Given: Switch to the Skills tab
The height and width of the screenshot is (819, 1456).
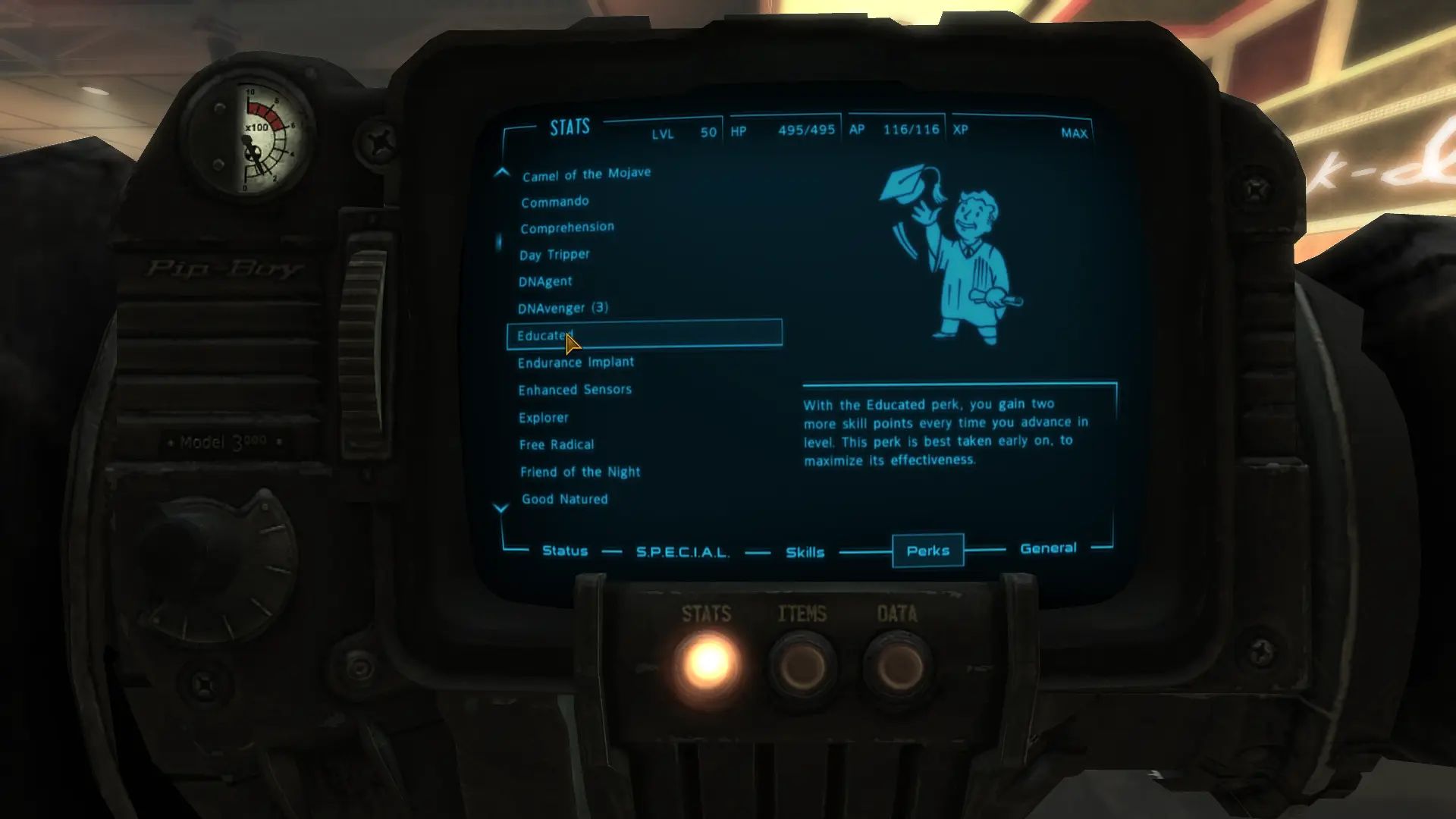Looking at the screenshot, I should [805, 552].
